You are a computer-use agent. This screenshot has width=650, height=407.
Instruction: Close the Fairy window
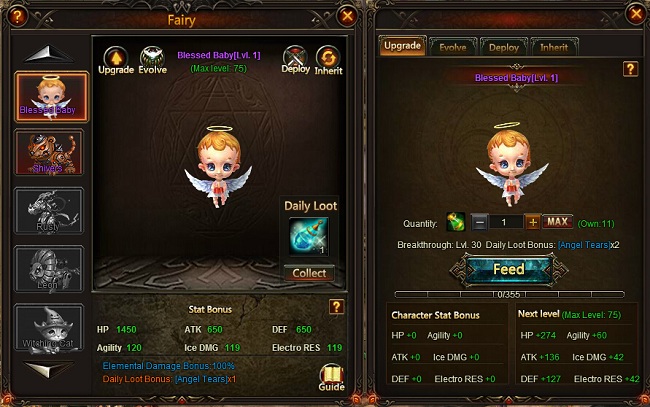pyautogui.click(x=347, y=16)
